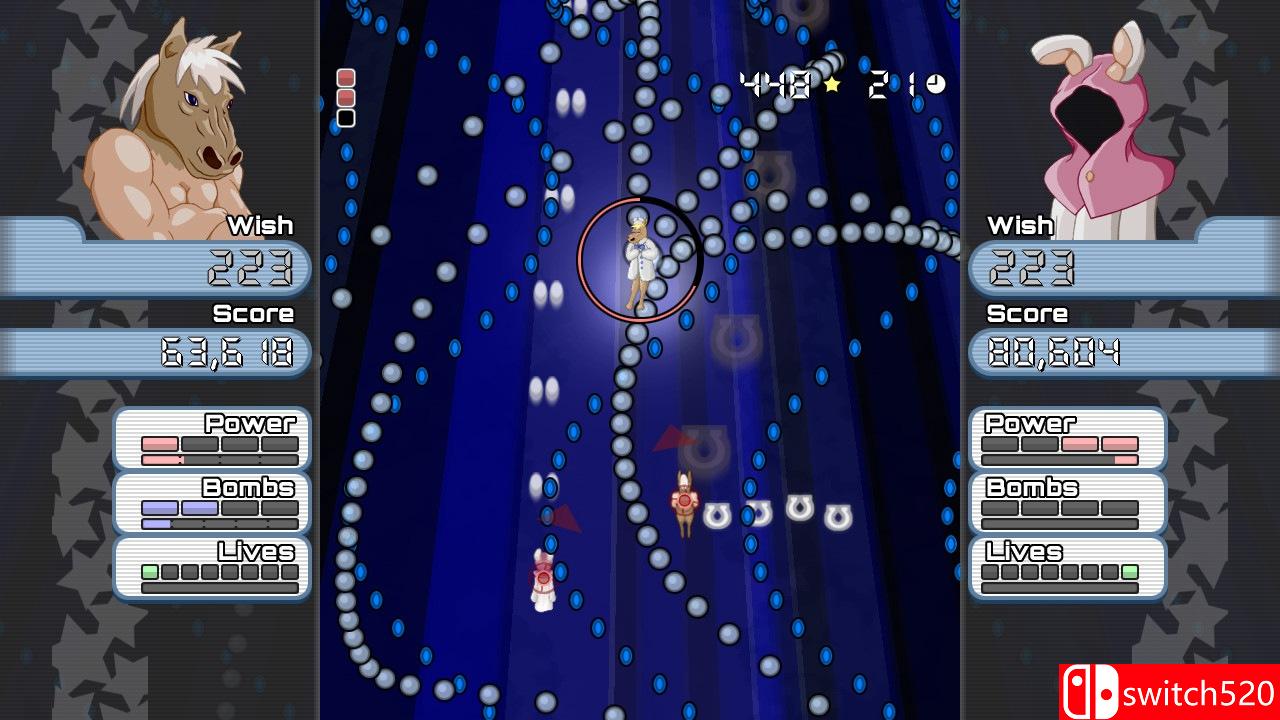Click the 21 counter next to the clock

tap(895, 82)
